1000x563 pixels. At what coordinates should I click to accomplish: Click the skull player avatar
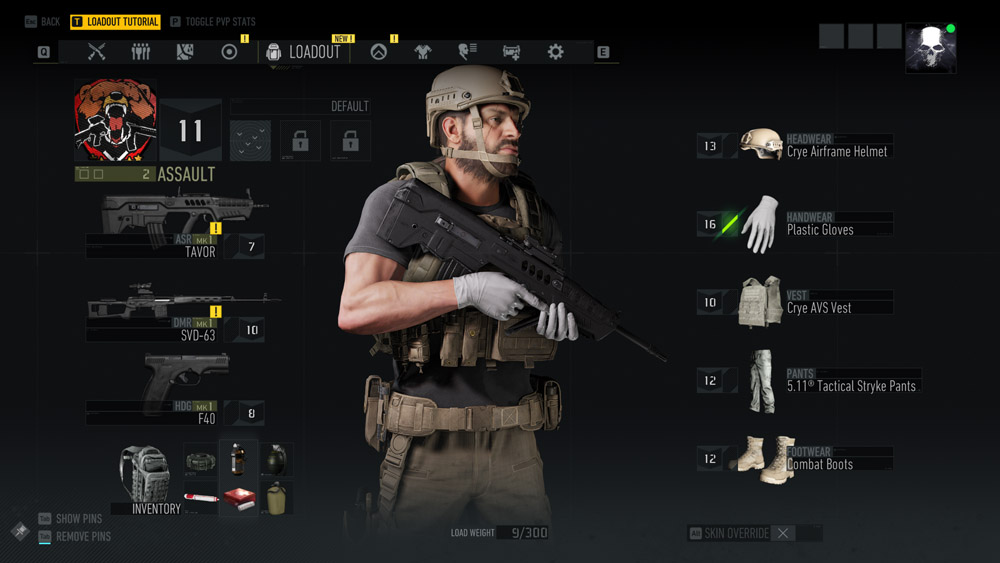[930, 48]
